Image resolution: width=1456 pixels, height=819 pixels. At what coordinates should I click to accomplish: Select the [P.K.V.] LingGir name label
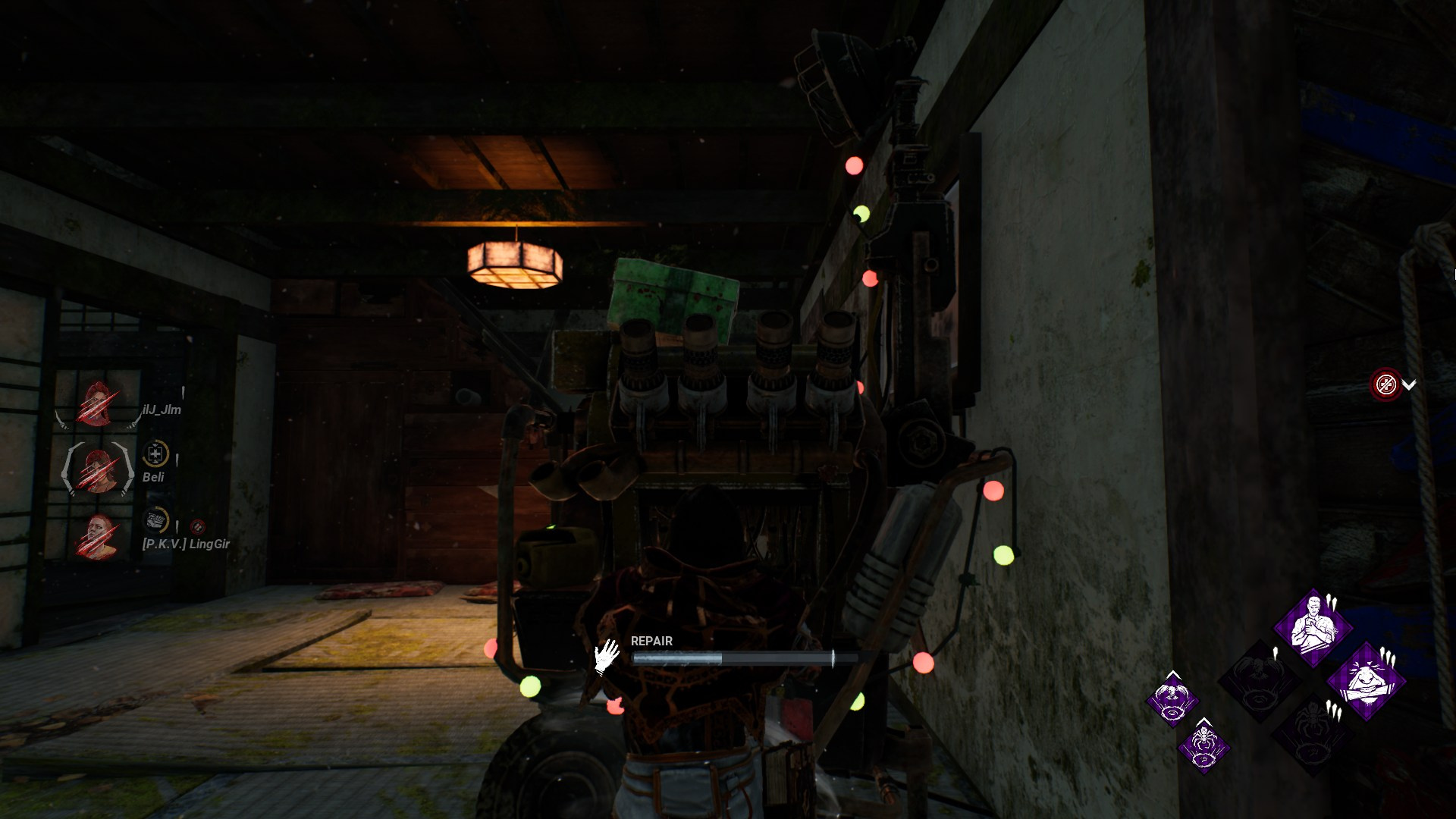click(x=186, y=544)
